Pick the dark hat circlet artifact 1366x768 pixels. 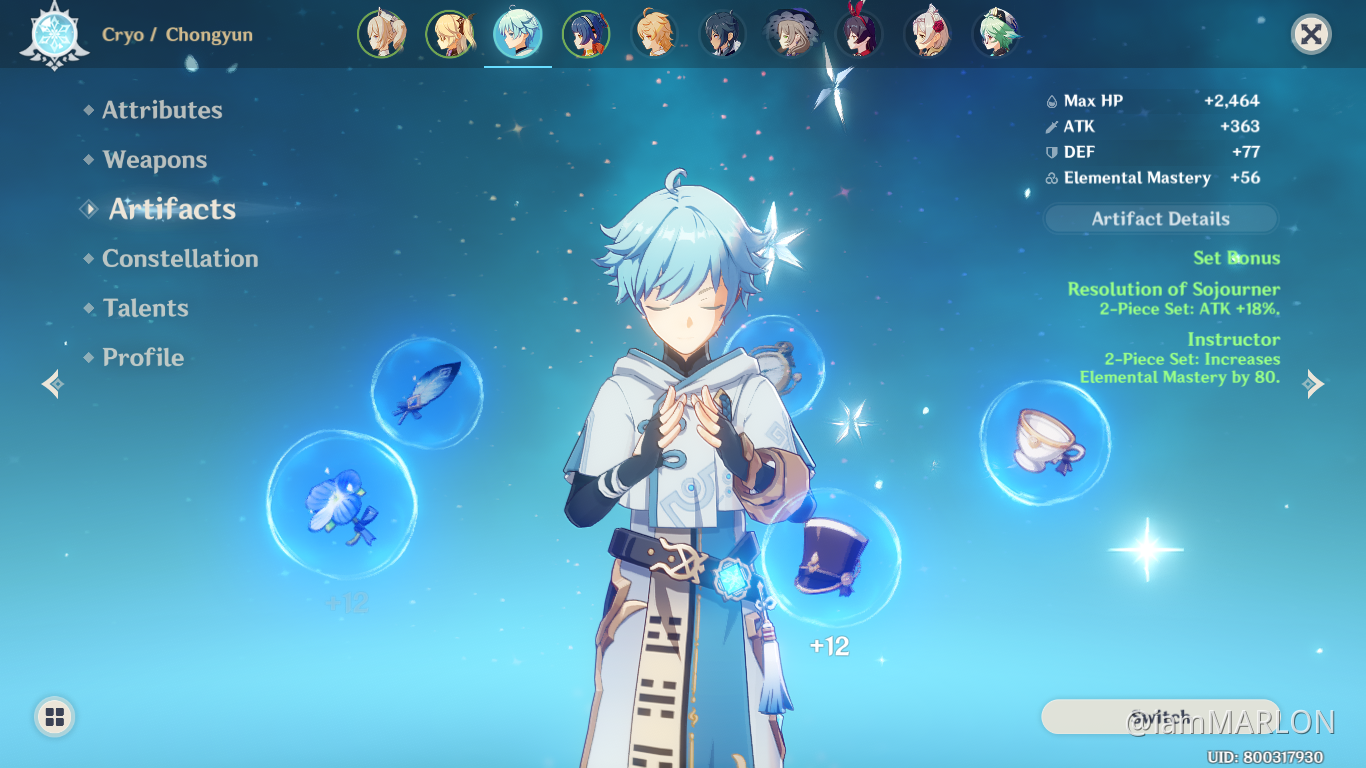831,558
